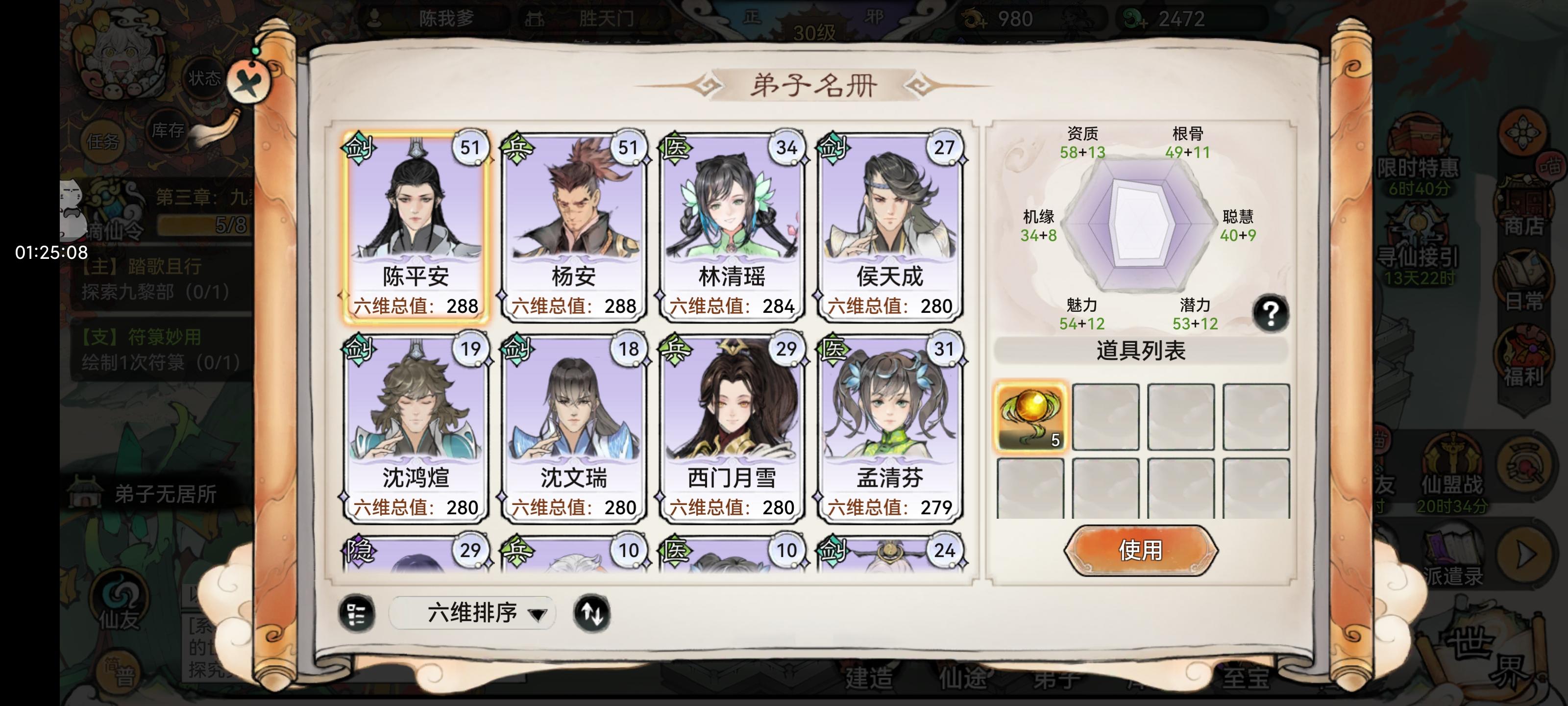Toggle ascending/descending sort with the arrows icon
The image size is (1568, 706).
coord(591,613)
